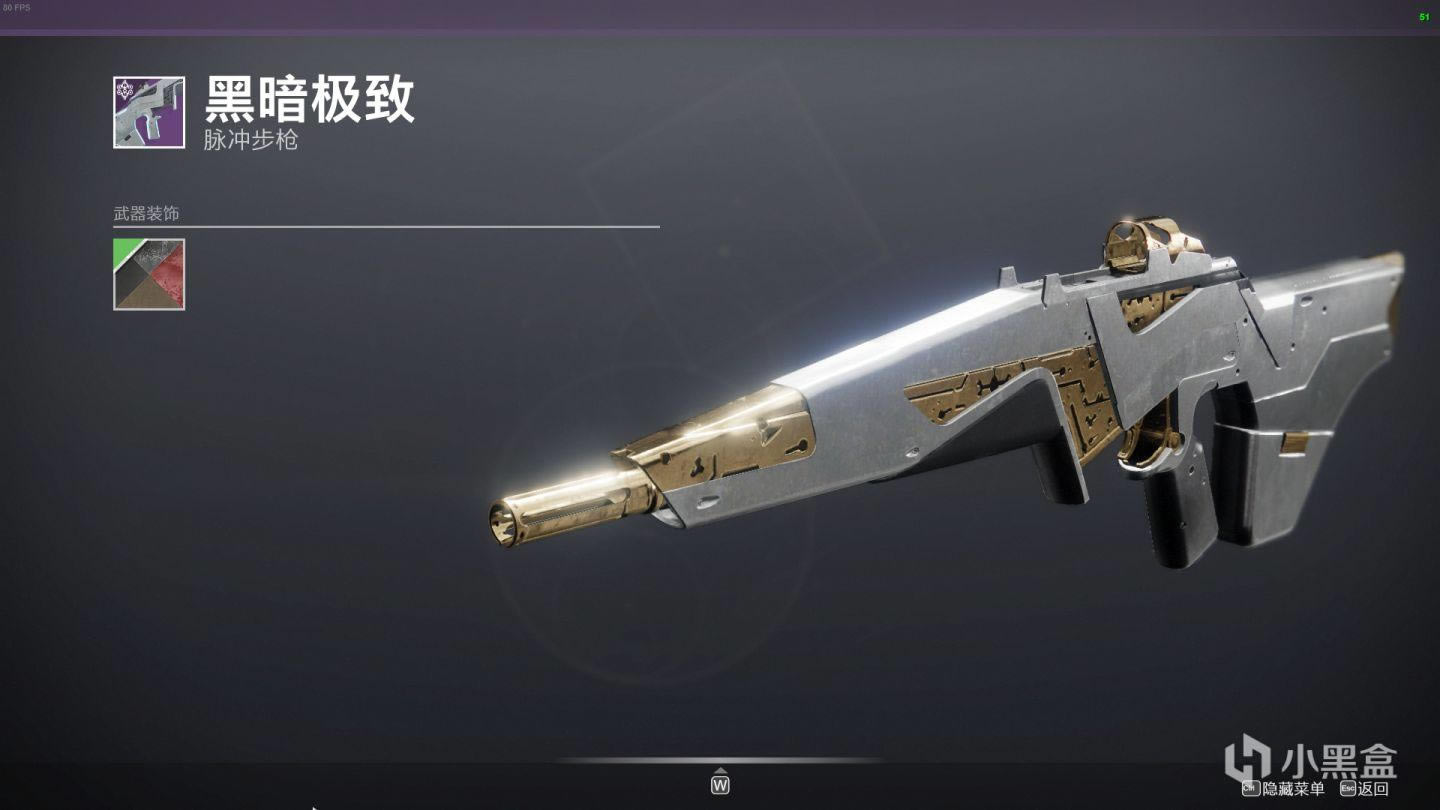The image size is (1440, 810).
Task: Click the 黑暗极致 pulse rifle icon
Action: point(149,113)
